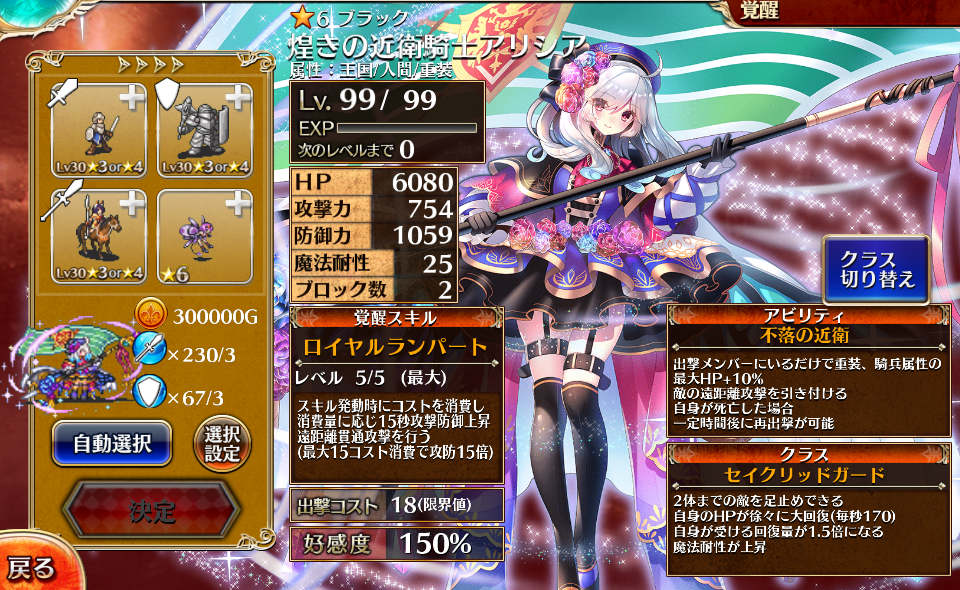Viewport: 960px width, 590px height.
Task: View the セイクリッドガード class description panel
Action: [x=809, y=509]
